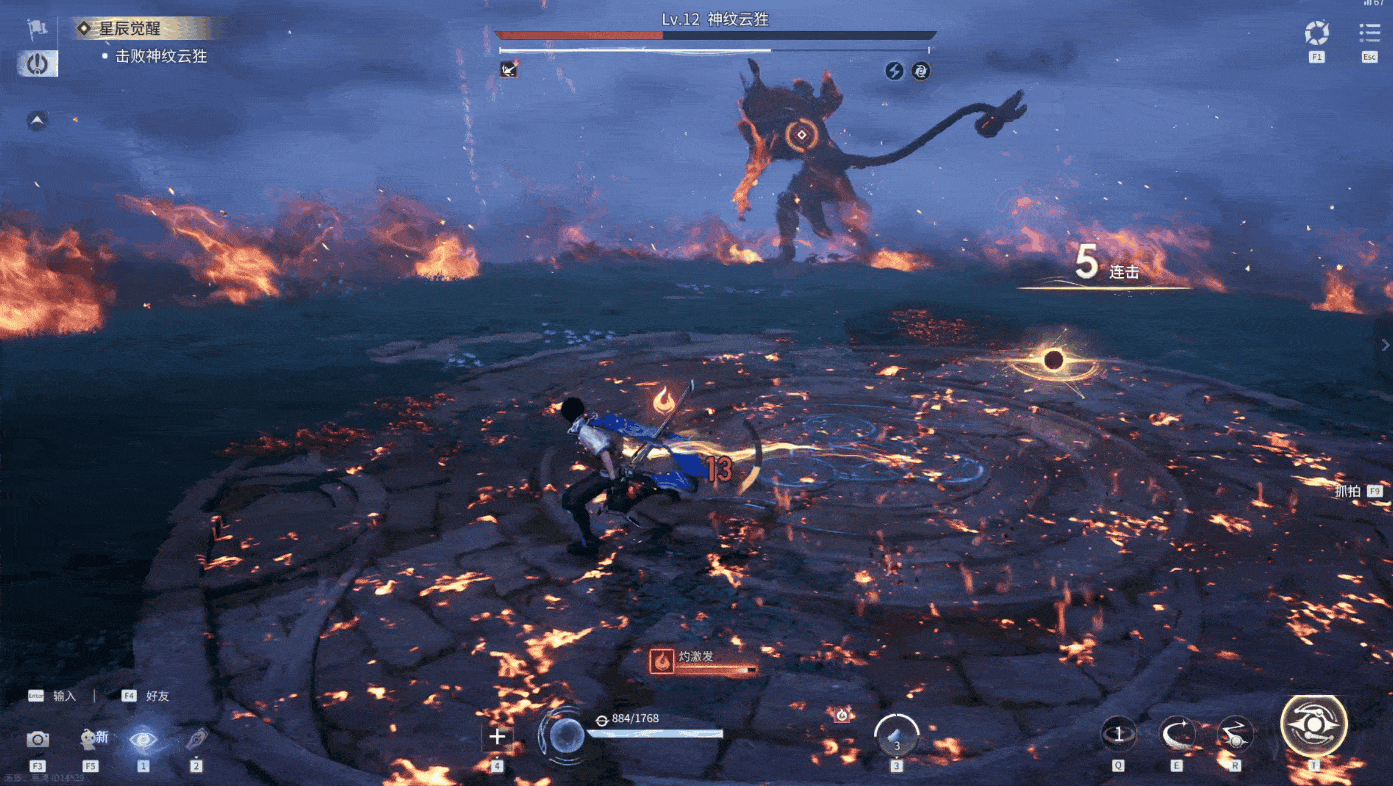This screenshot has height=786, width=1393.
Task: Collapse the quest tracker with the up arrow
Action: click(37, 121)
